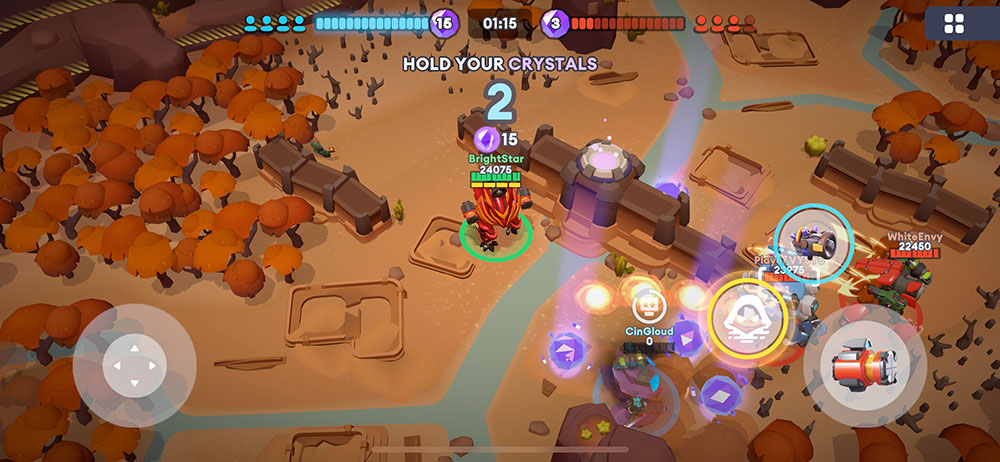Open the four-square menu button
The width and height of the screenshot is (1000, 462).
point(955,24)
